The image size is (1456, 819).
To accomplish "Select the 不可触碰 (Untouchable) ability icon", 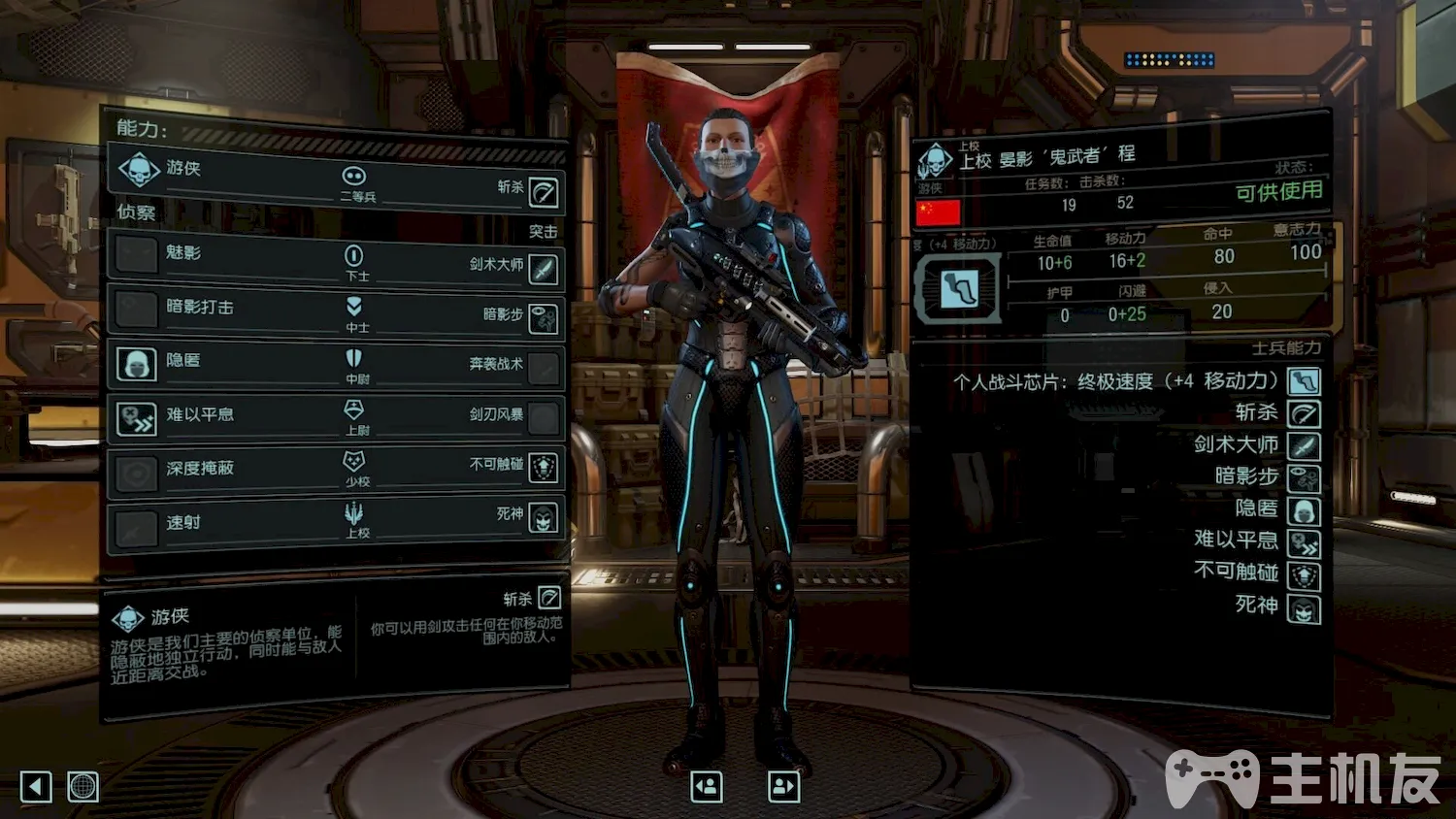I will (544, 468).
